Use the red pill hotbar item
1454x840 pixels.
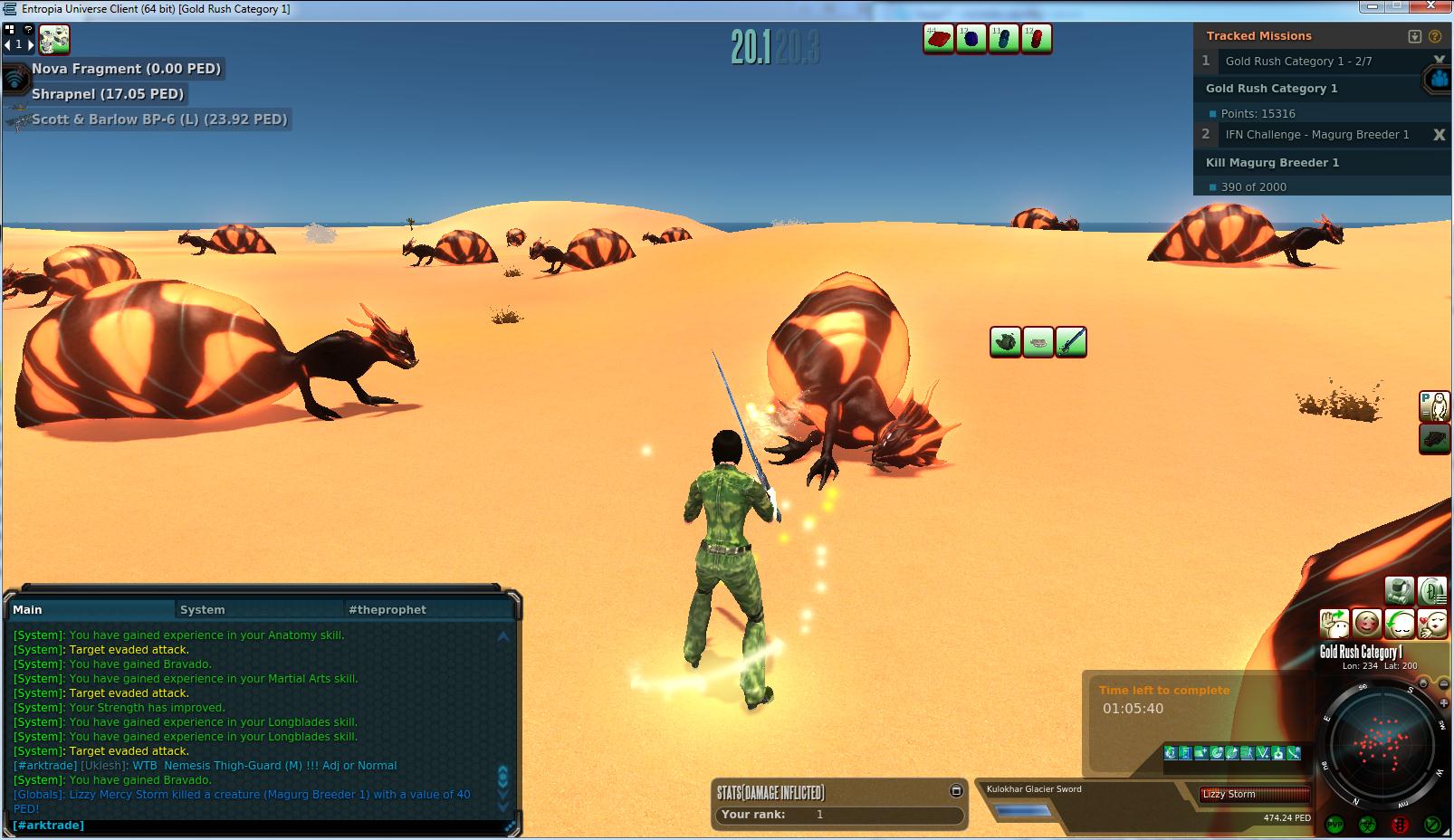pyautogui.click(x=1036, y=39)
